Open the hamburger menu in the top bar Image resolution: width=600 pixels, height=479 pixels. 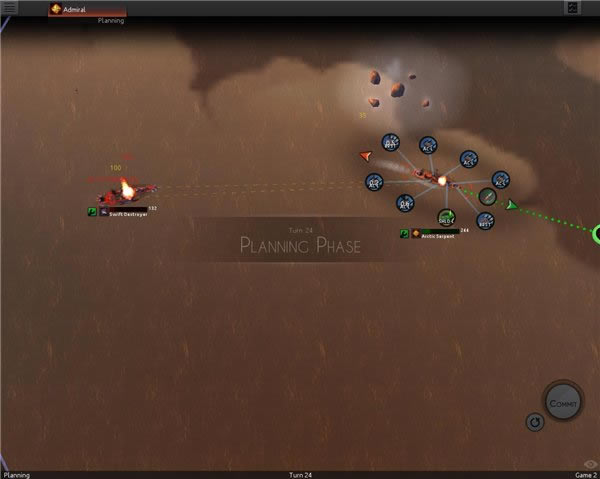tap(11, 8)
